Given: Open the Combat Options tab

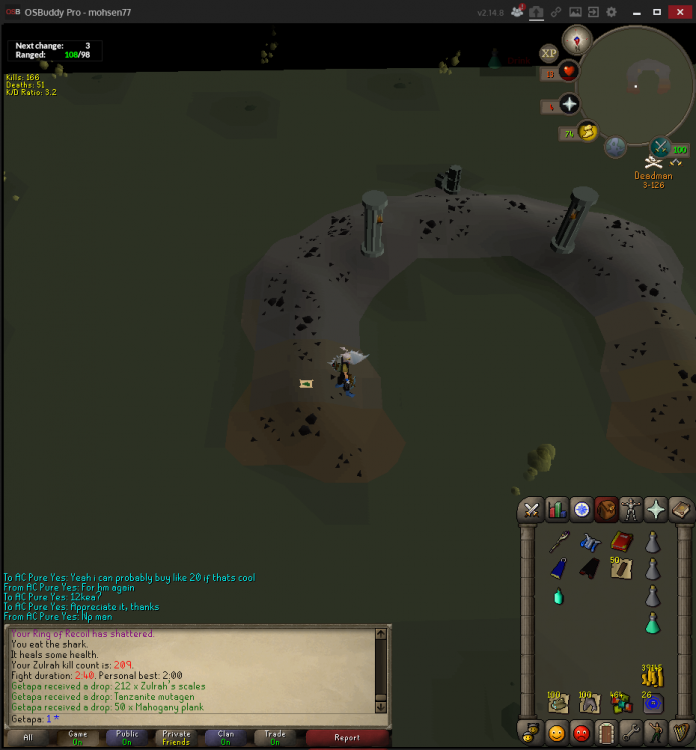Looking at the screenshot, I should [x=530, y=509].
